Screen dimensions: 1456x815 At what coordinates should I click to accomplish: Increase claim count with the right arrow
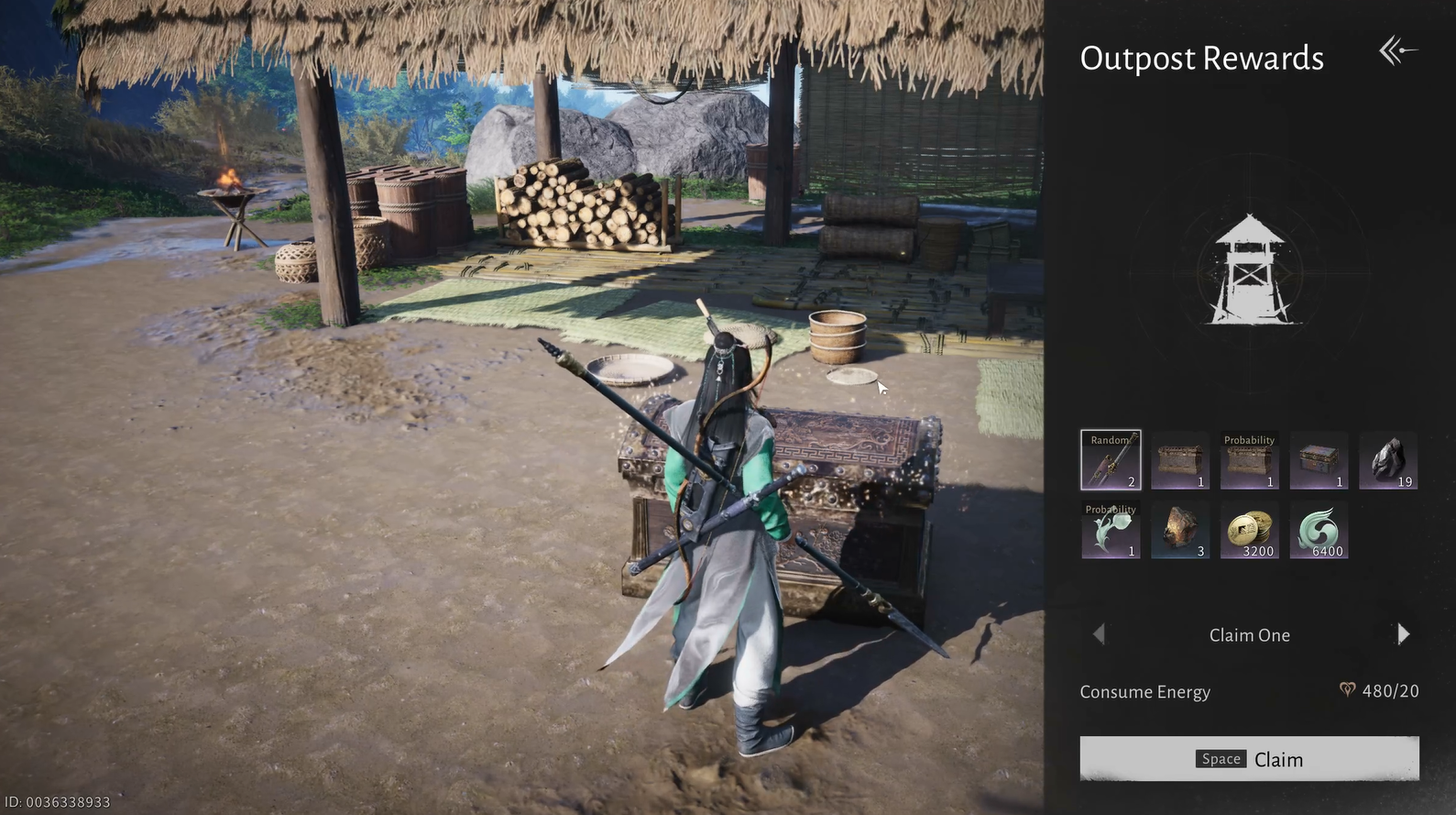[1403, 634]
